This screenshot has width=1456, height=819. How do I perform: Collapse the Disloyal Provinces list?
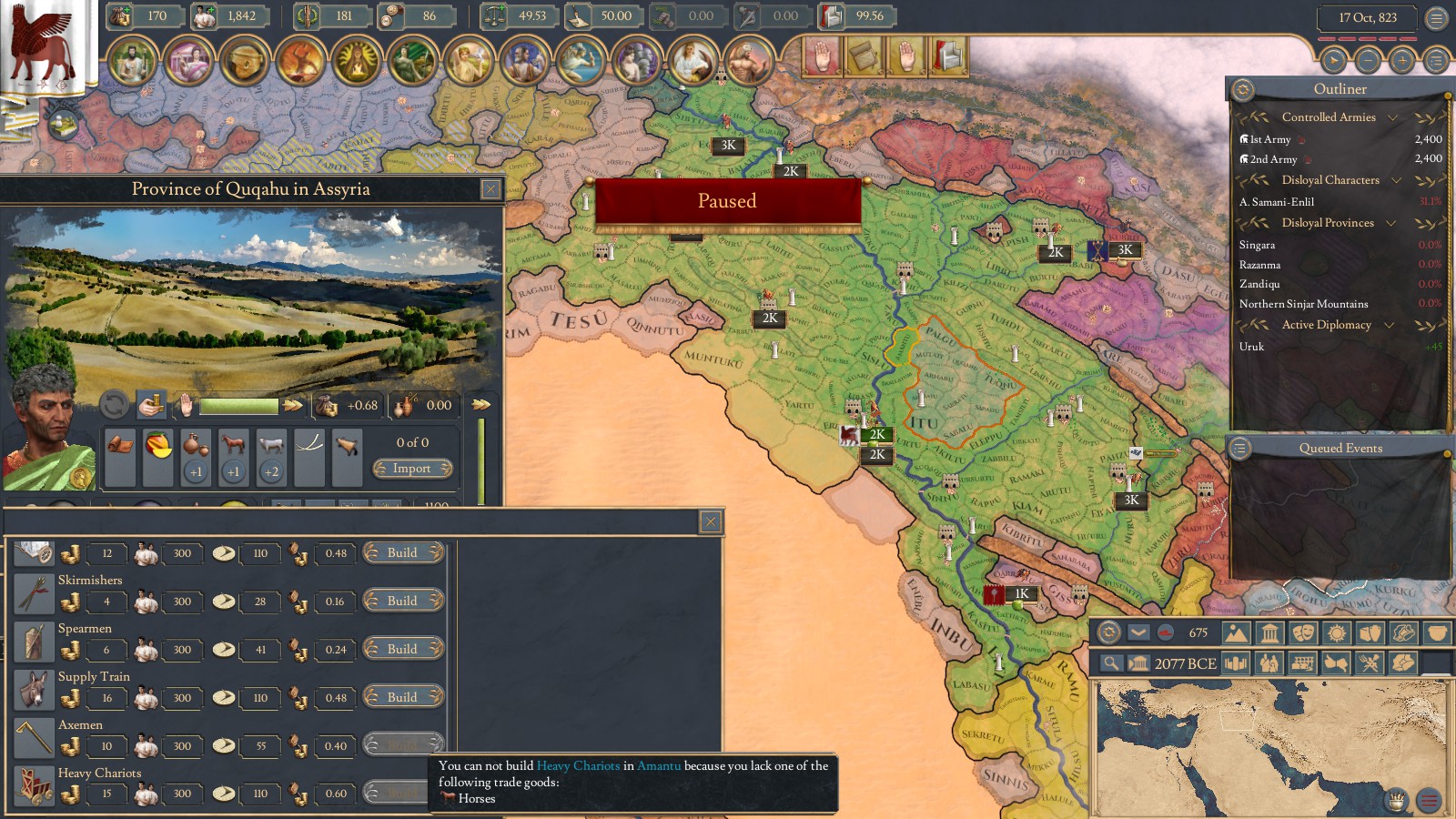1391,223
